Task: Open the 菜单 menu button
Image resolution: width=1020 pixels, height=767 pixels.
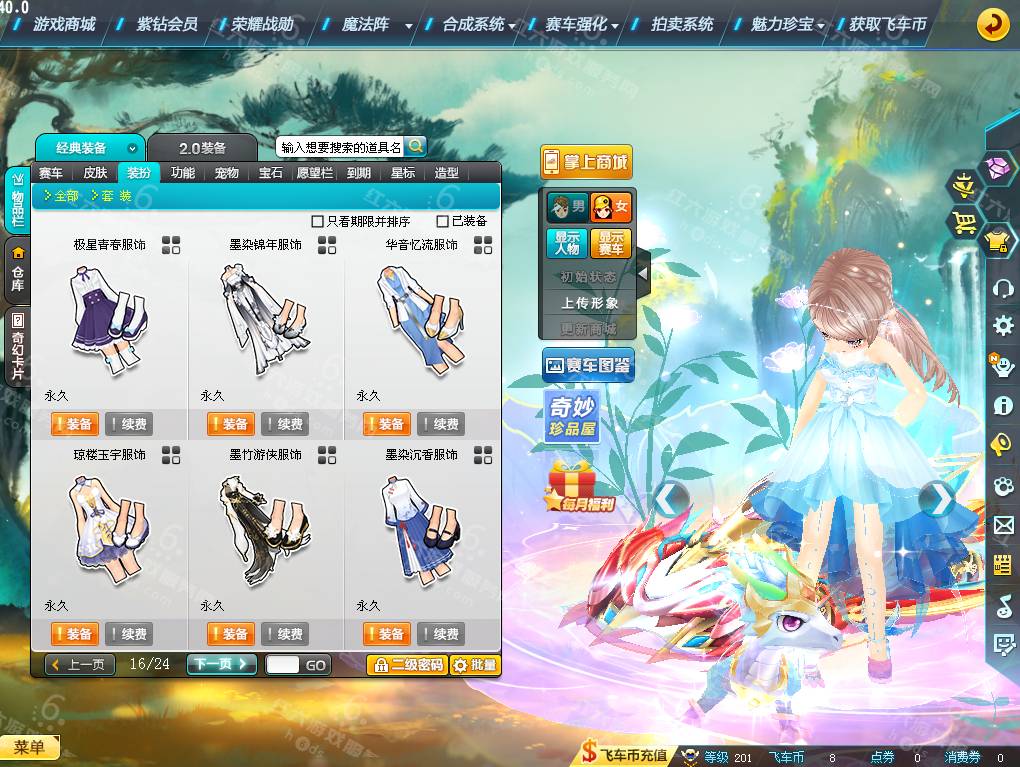Action: [29, 747]
